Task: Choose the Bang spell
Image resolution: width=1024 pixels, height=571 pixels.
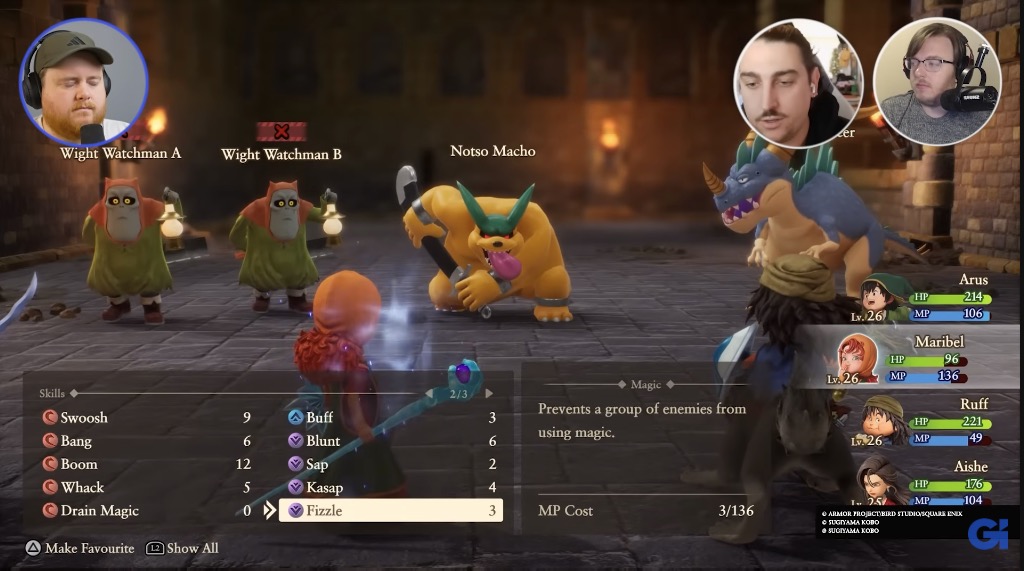Action: (76, 441)
